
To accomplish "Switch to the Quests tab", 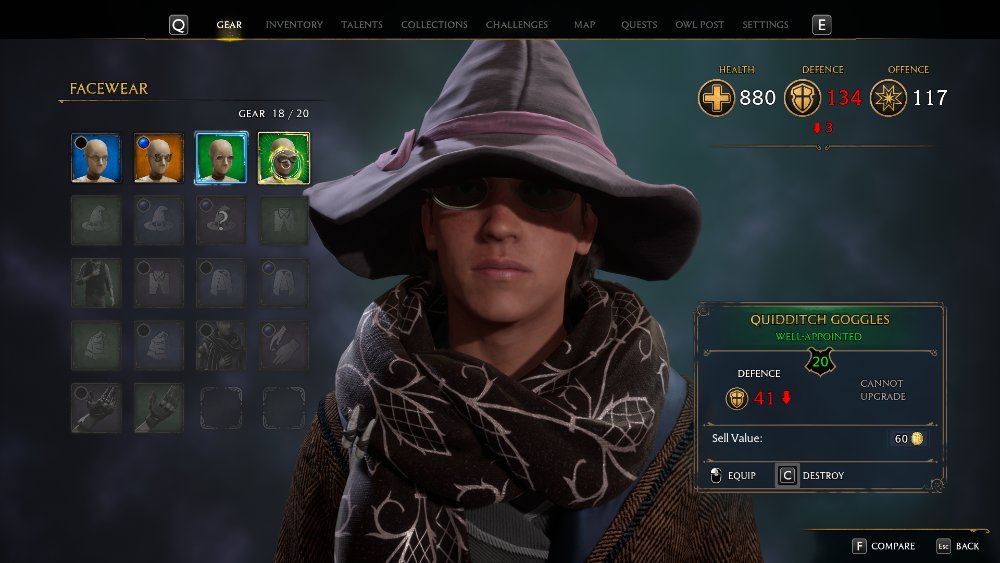I will (x=639, y=25).
